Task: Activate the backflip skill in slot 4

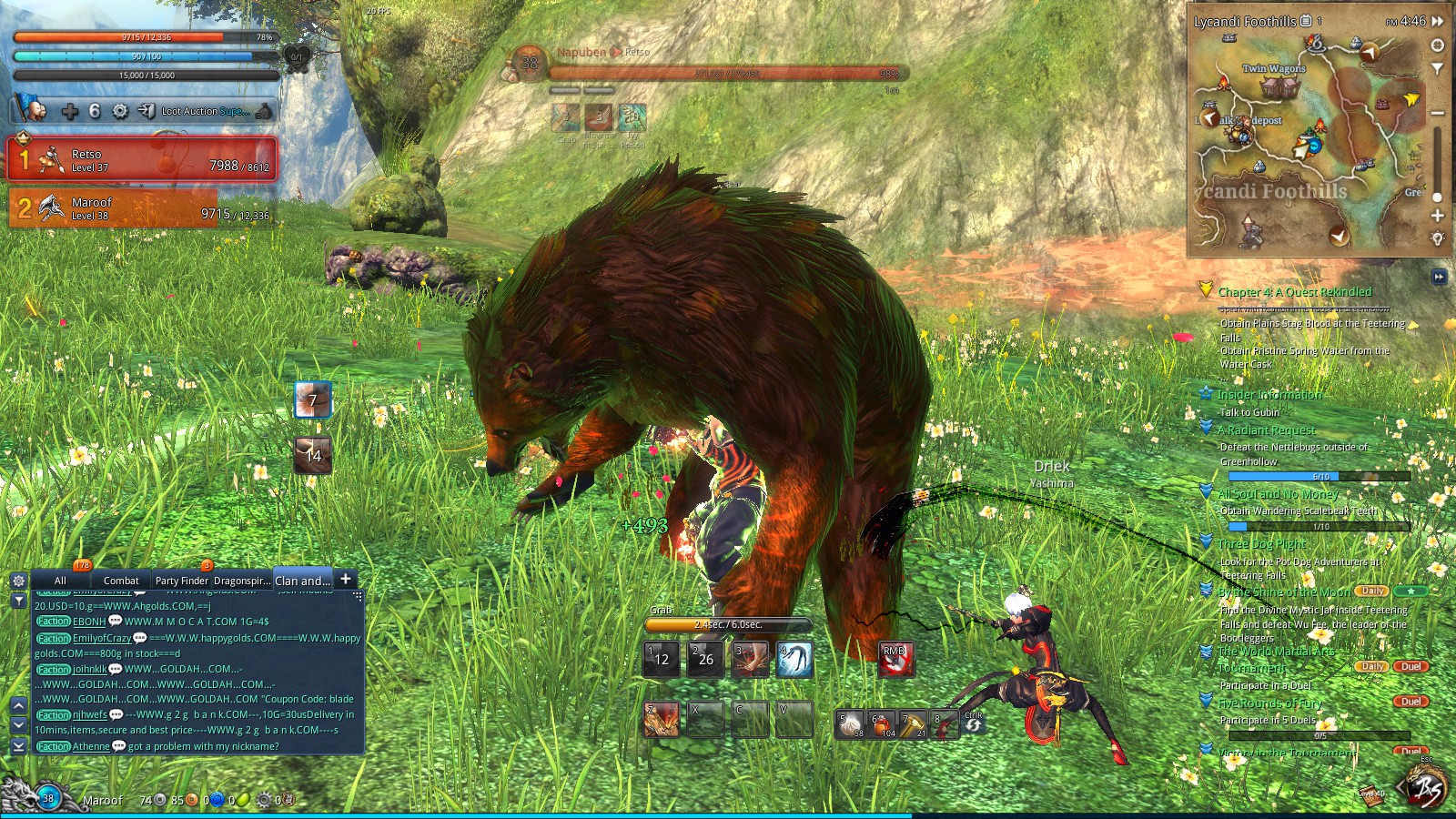Action: [794, 660]
